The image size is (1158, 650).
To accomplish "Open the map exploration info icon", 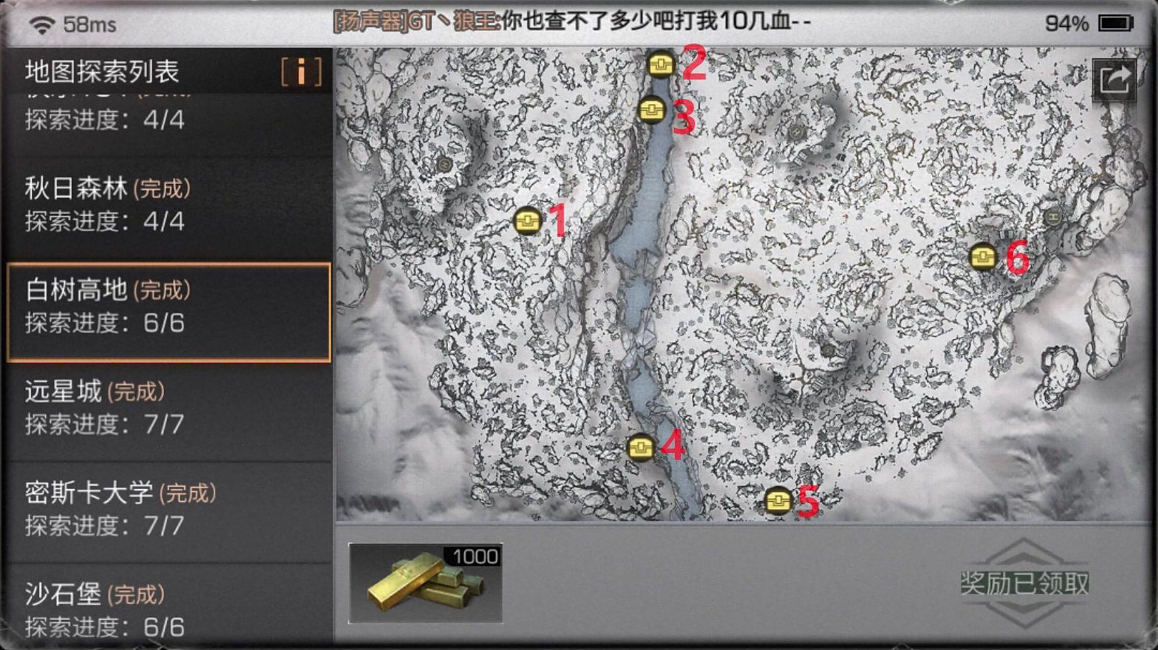I will [x=301, y=71].
